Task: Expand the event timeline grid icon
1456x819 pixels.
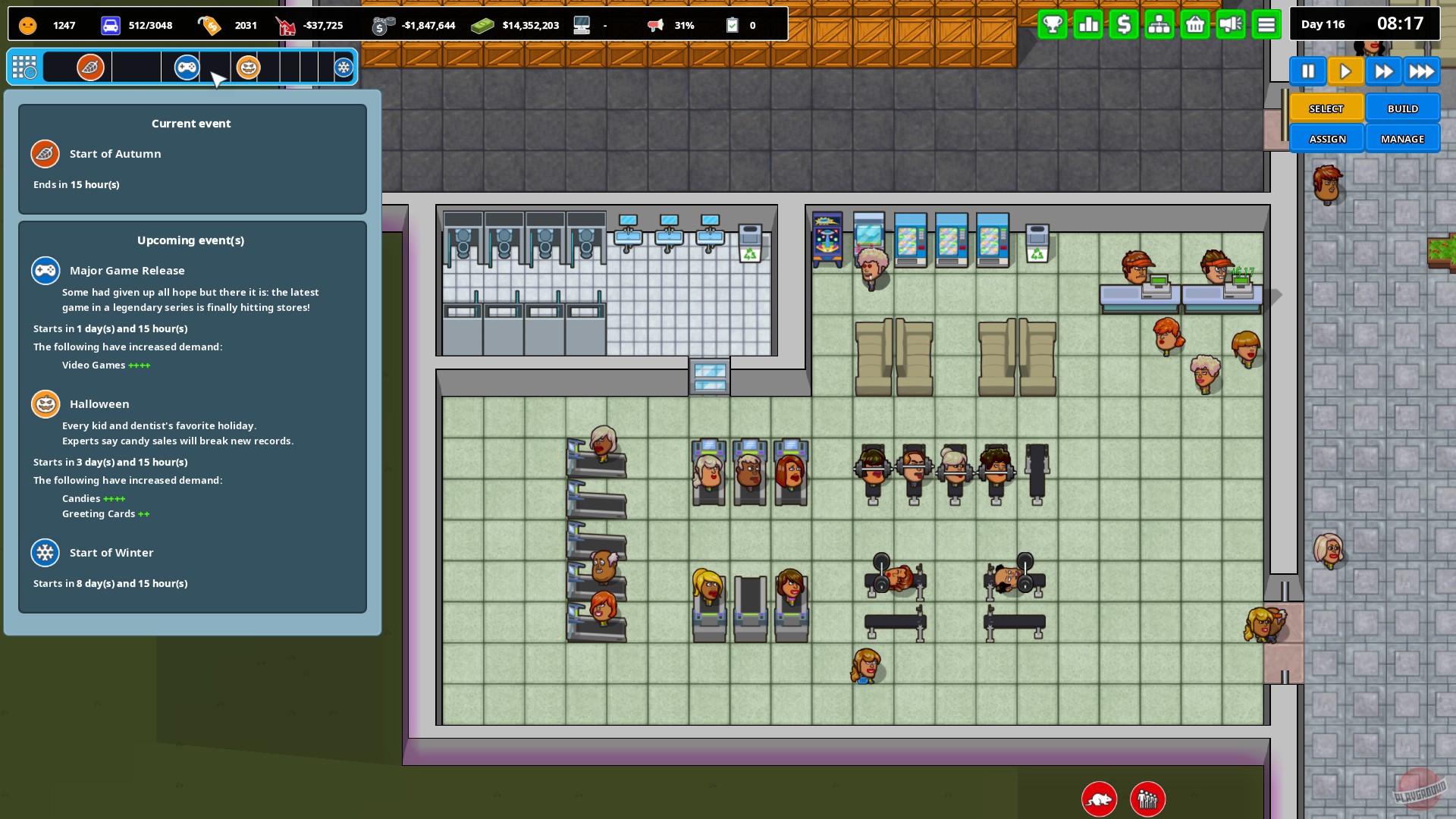Action: [25, 67]
